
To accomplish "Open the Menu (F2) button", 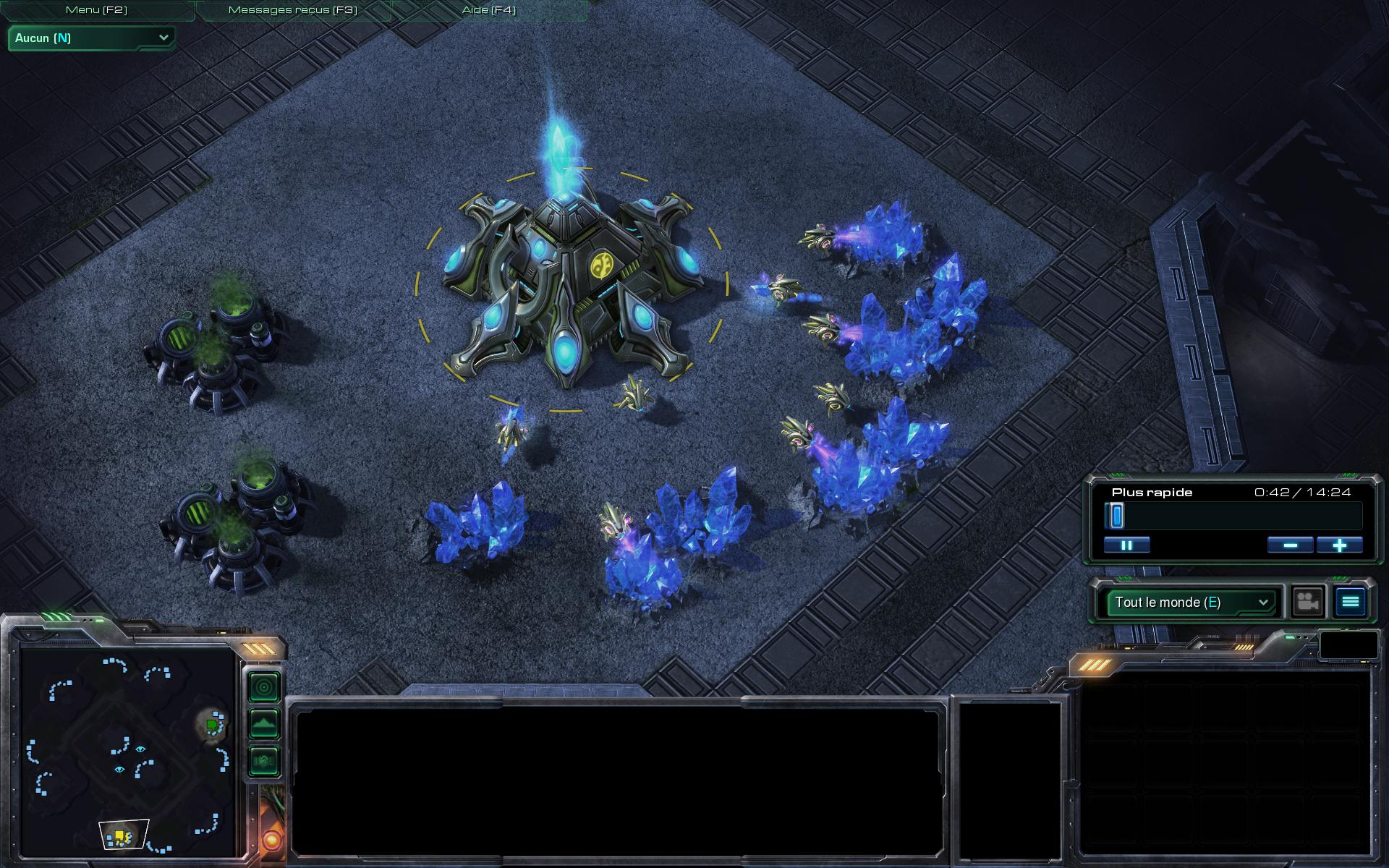I will tap(96, 10).
